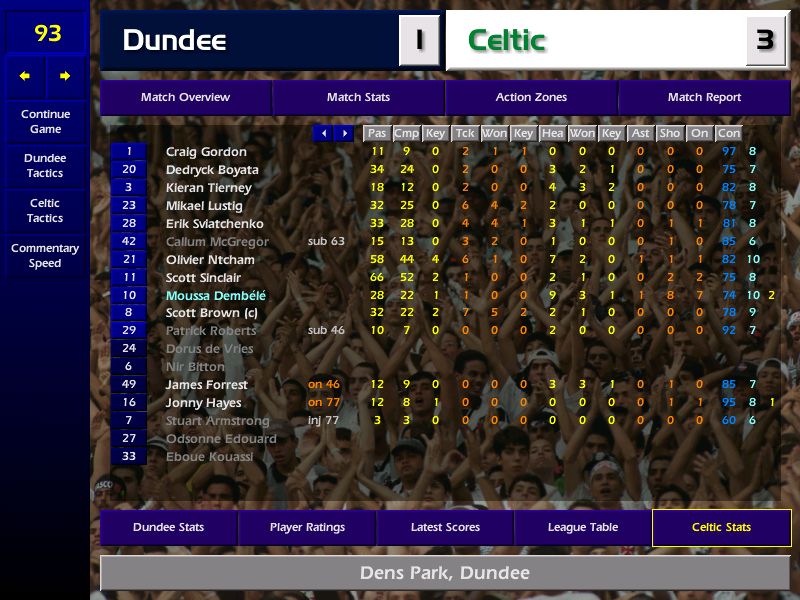
Task: Show the Match Stats tab
Action: click(358, 97)
